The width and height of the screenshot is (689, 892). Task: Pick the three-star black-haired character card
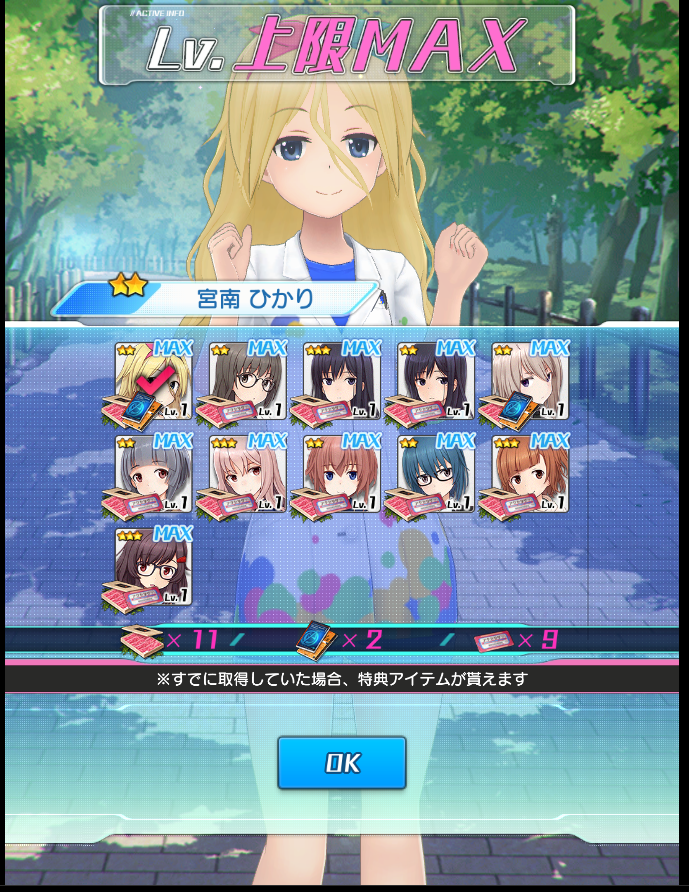pyautogui.click(x=342, y=381)
